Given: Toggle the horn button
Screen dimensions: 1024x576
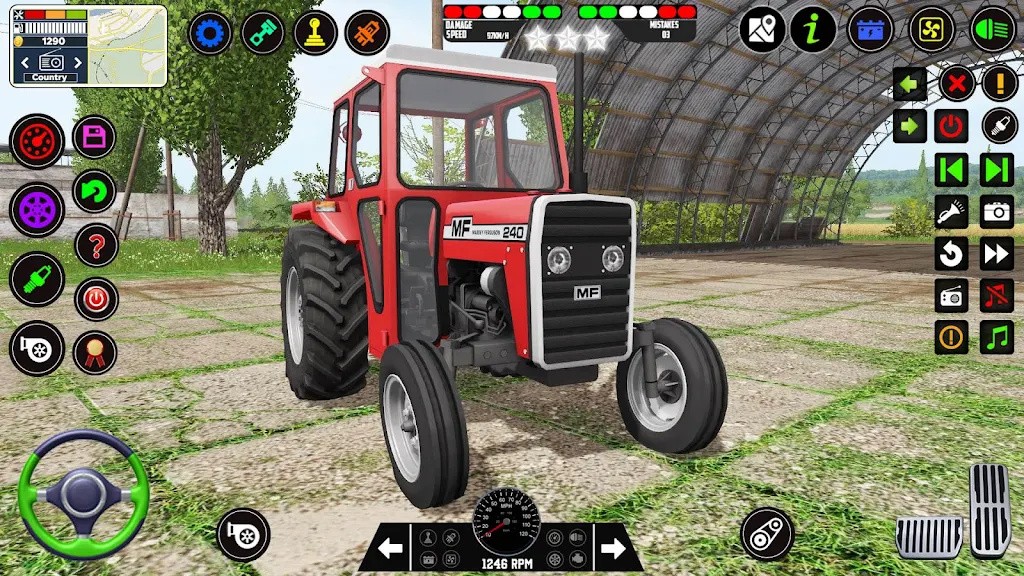Looking at the screenshot, I should point(951,212).
